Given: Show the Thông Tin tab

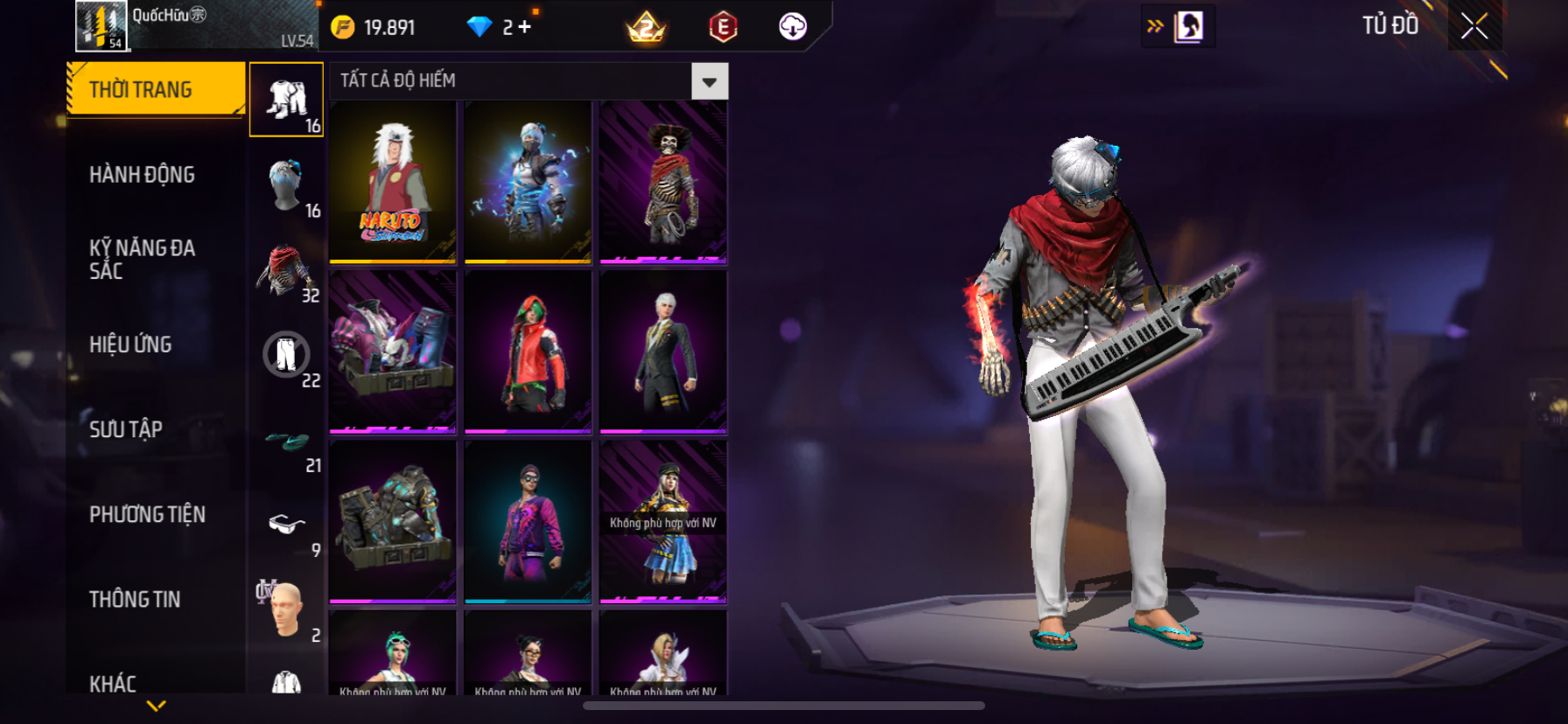Looking at the screenshot, I should coord(135,599).
